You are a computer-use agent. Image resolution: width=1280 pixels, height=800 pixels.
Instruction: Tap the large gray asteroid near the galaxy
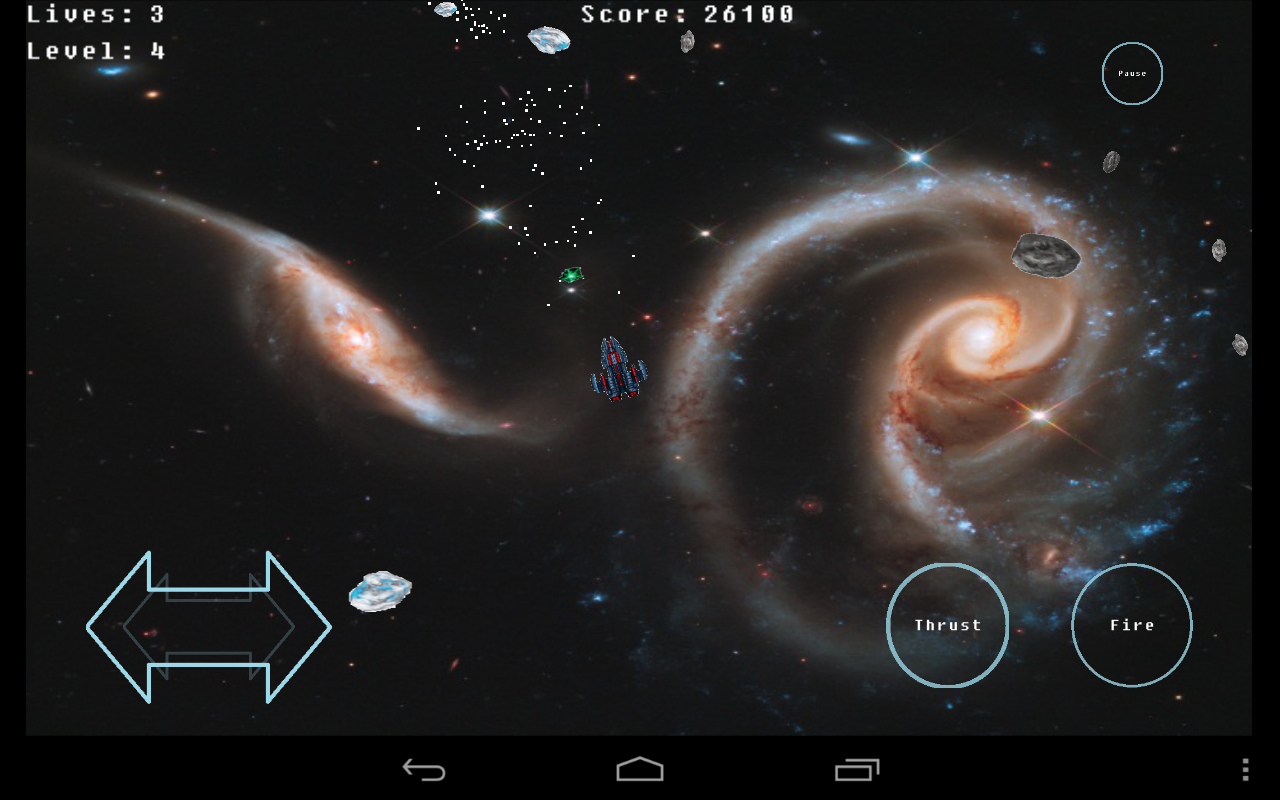[x=1044, y=253]
